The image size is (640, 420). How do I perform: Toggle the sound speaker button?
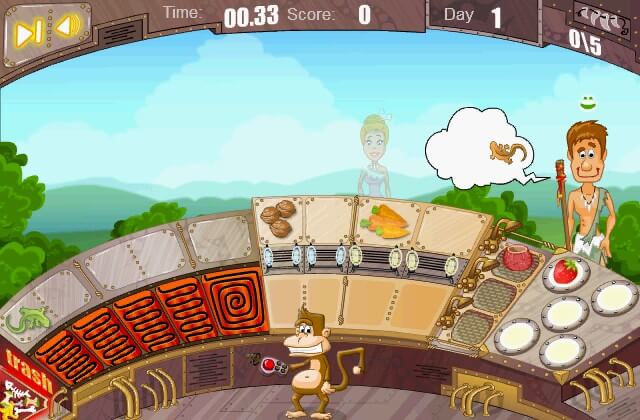(x=66, y=27)
